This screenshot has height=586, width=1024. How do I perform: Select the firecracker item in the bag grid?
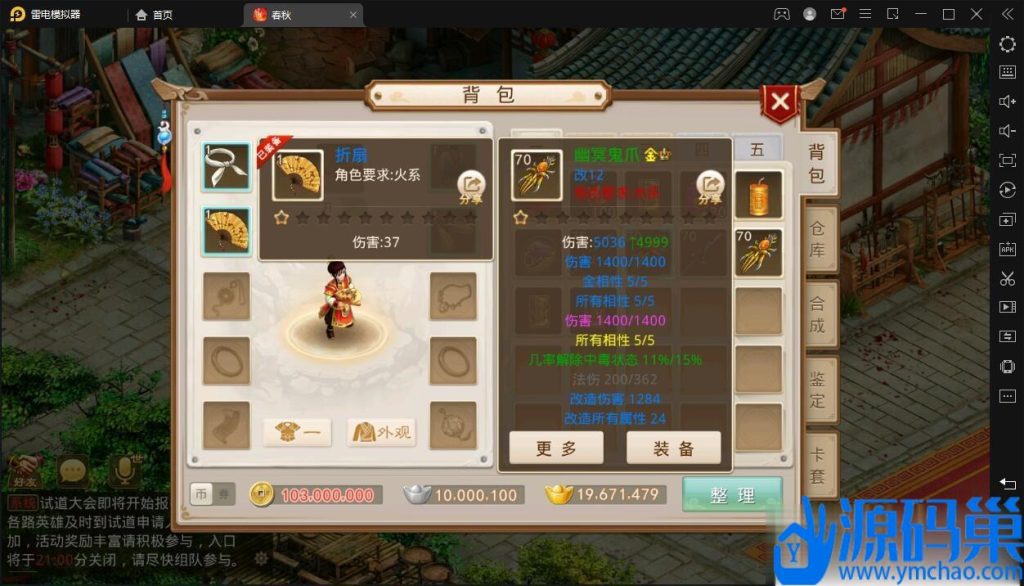pos(758,194)
